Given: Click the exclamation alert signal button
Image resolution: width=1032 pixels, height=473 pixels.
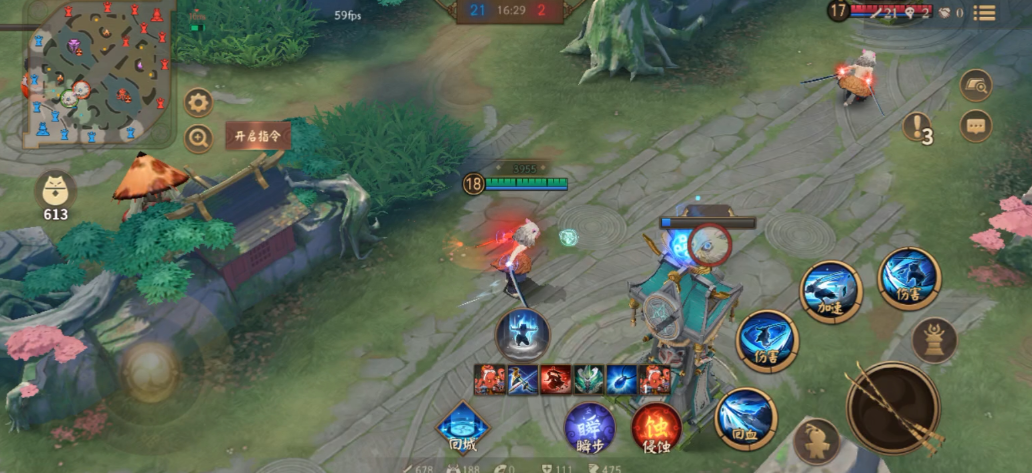Looking at the screenshot, I should click(x=916, y=126).
